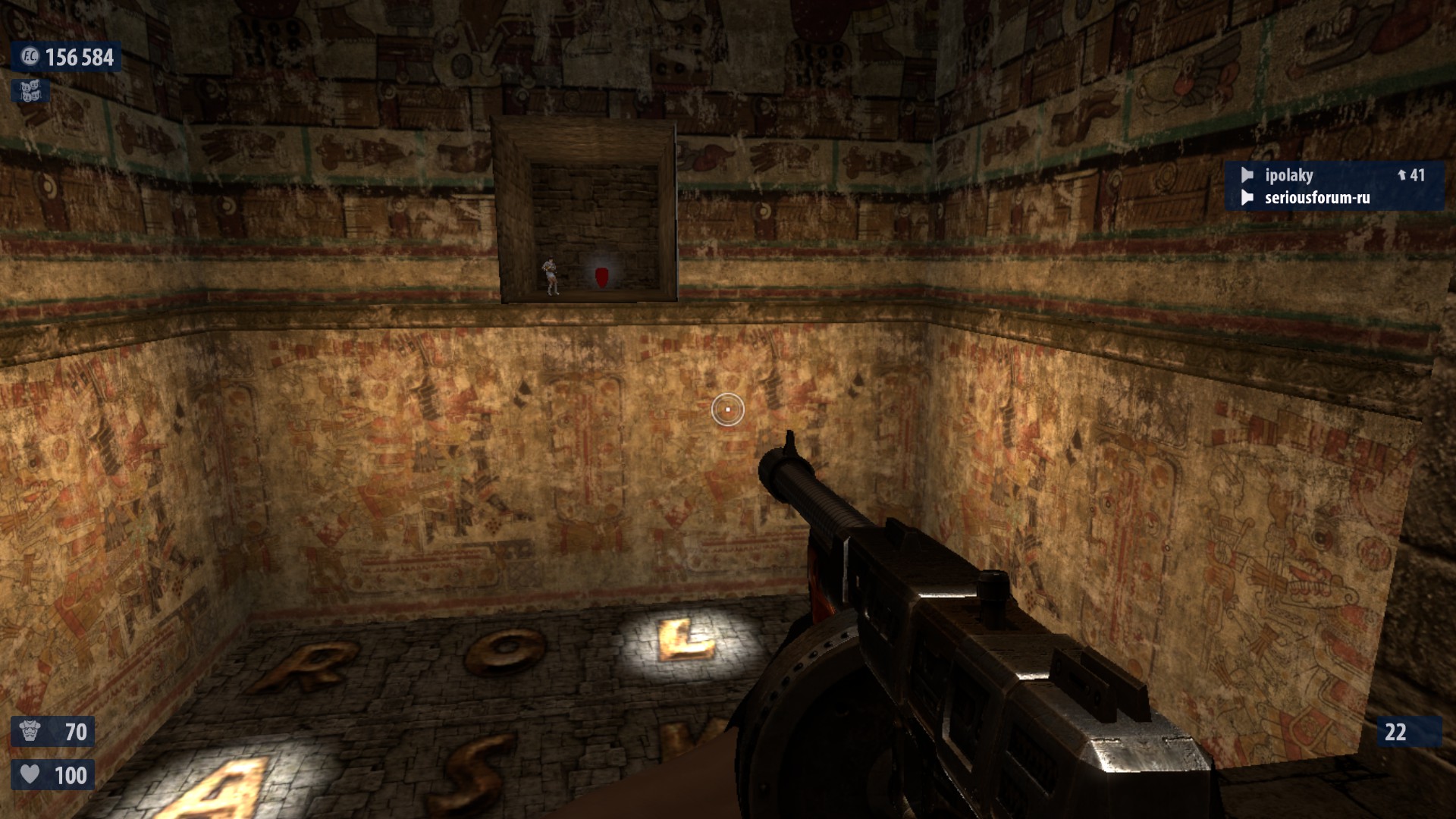Select player ipolaky in the scoreboard list

[1288, 175]
